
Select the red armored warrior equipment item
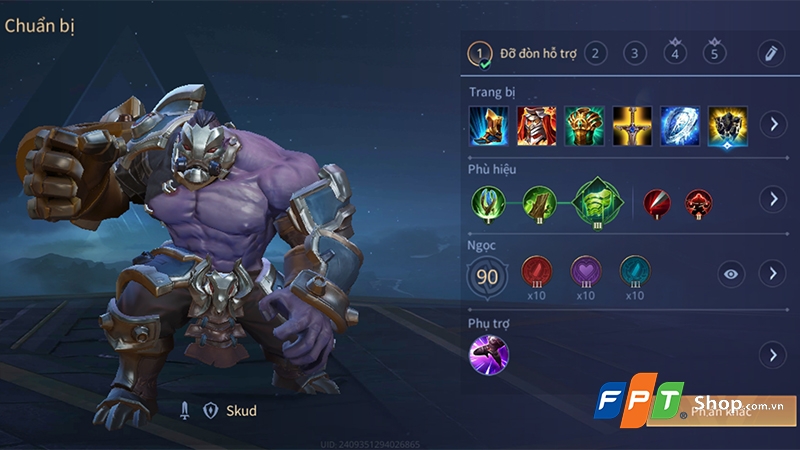[537, 125]
